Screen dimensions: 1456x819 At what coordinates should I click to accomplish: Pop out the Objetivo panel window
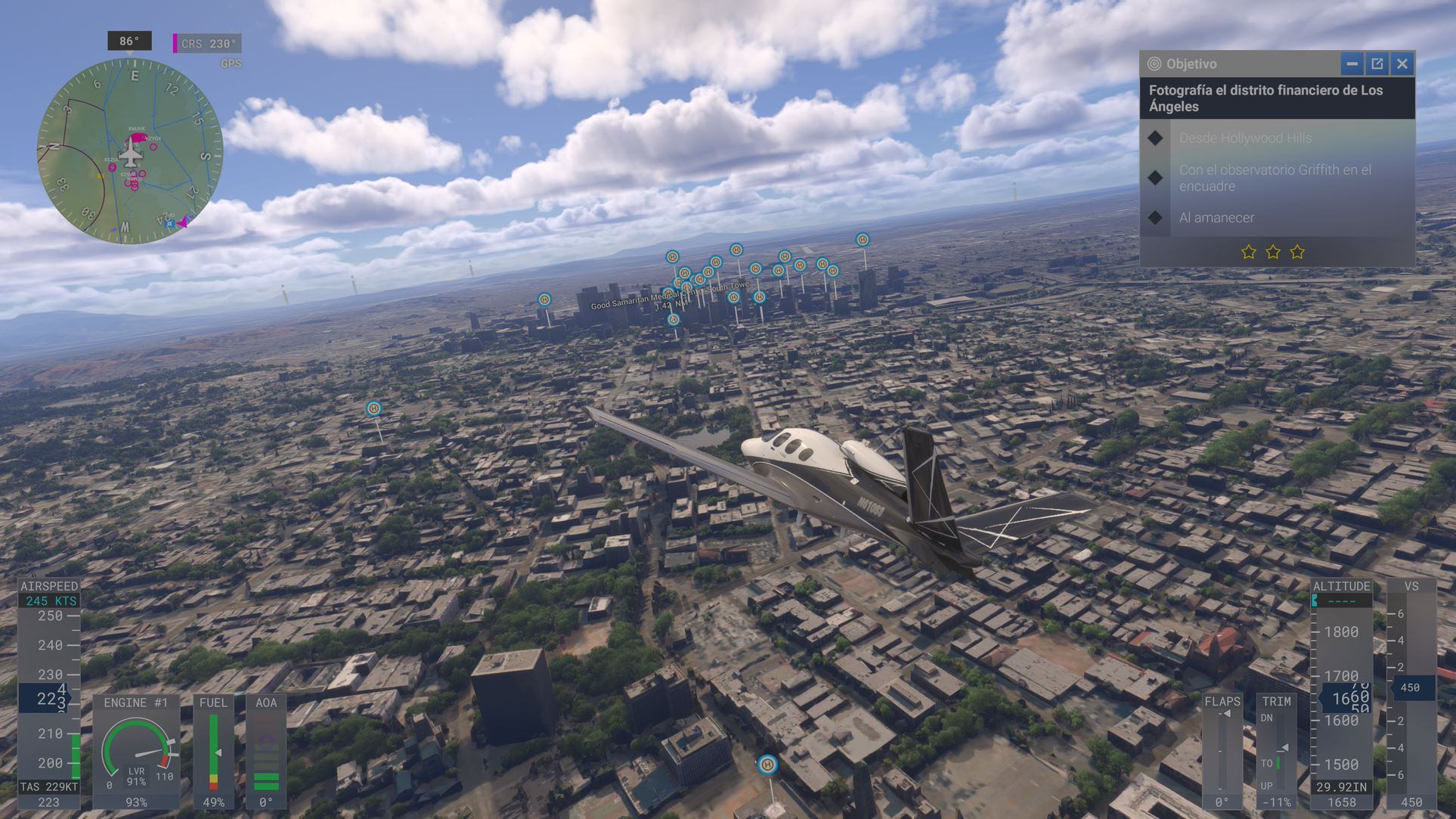click(x=1377, y=64)
